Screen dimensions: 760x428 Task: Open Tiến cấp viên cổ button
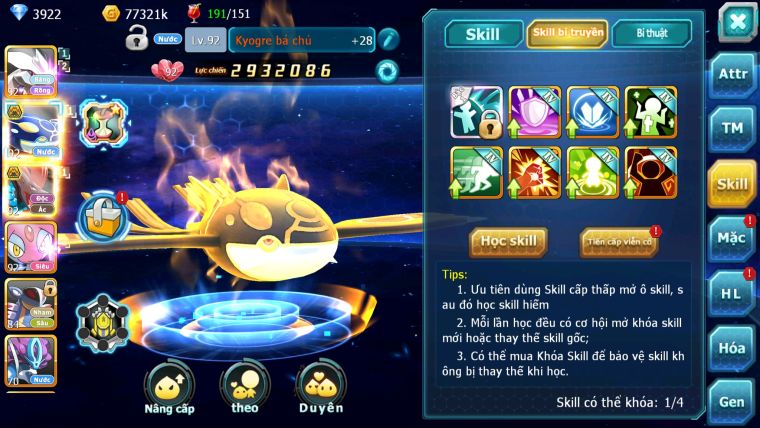click(x=619, y=242)
